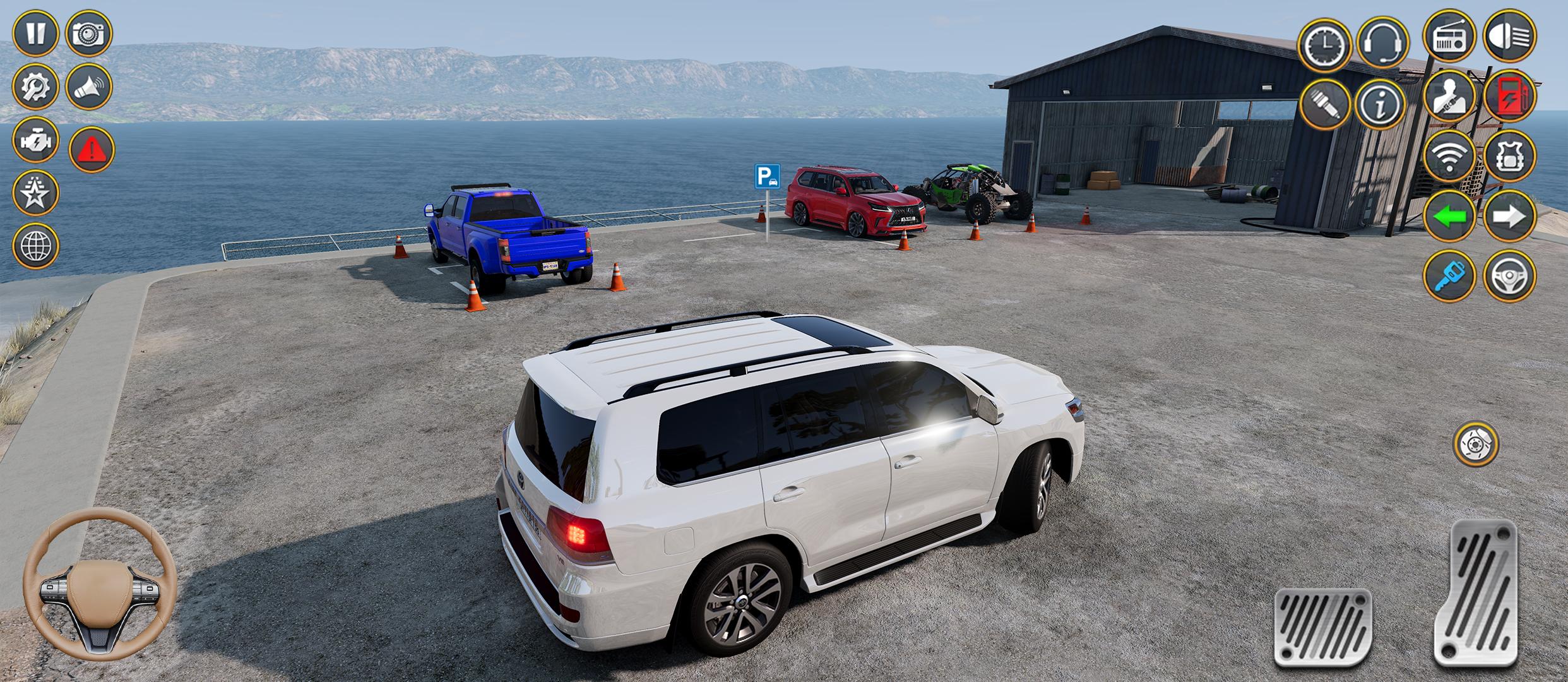1568x682 pixels.
Task: Activate the green left turn signal
Action: 1449,217
